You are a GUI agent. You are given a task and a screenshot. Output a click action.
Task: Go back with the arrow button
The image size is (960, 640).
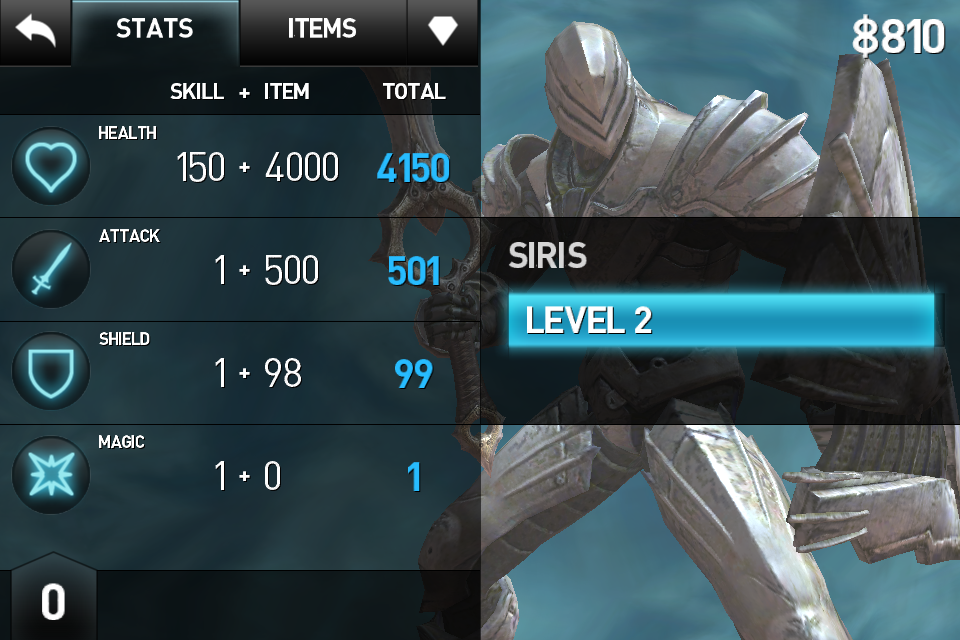click(35, 31)
